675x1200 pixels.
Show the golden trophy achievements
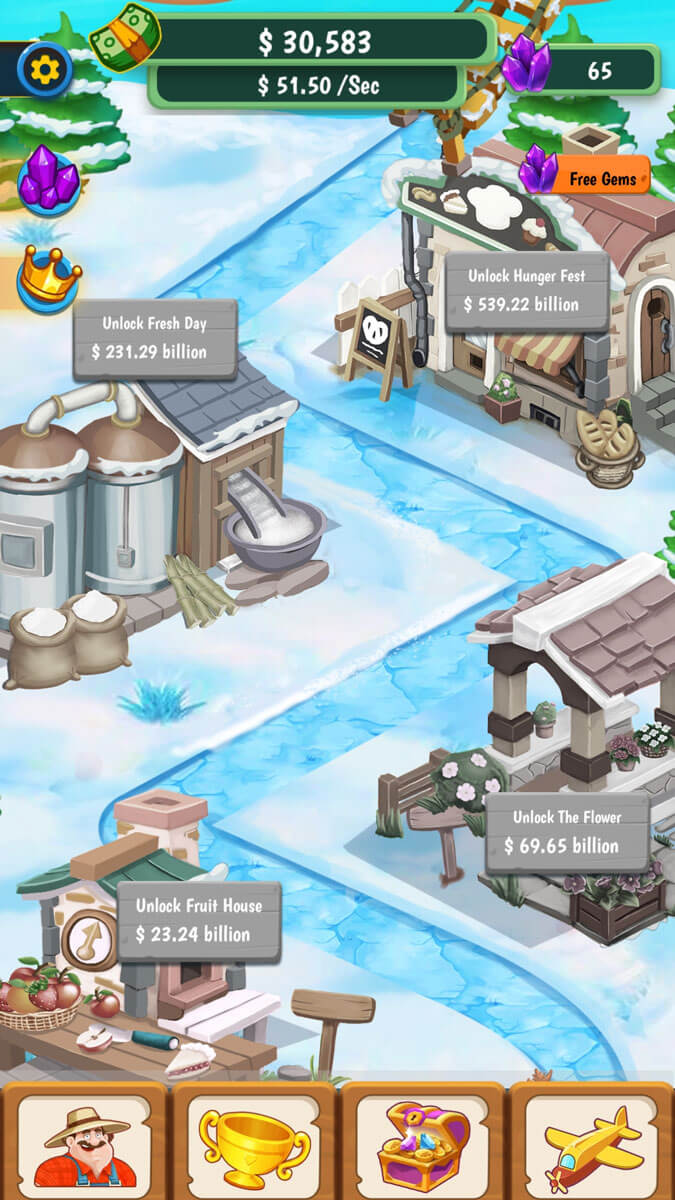click(254, 1143)
